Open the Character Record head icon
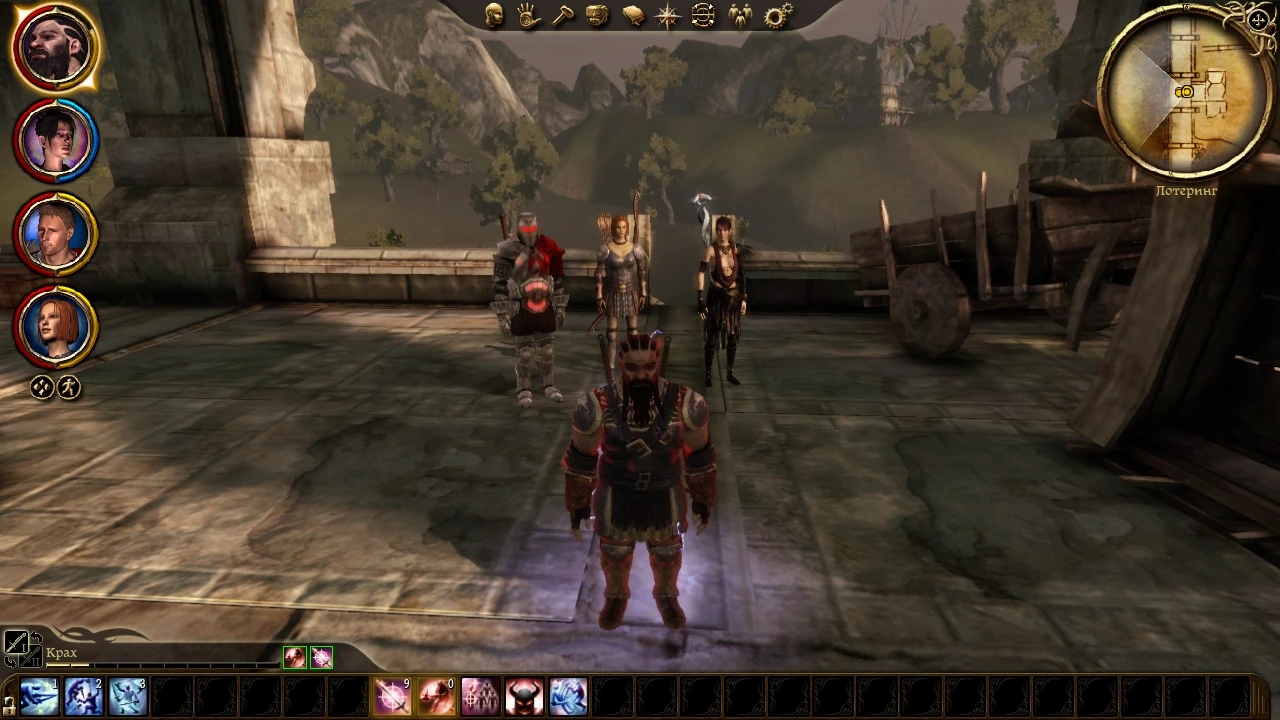Screen dimensions: 1280x720 [x=493, y=14]
